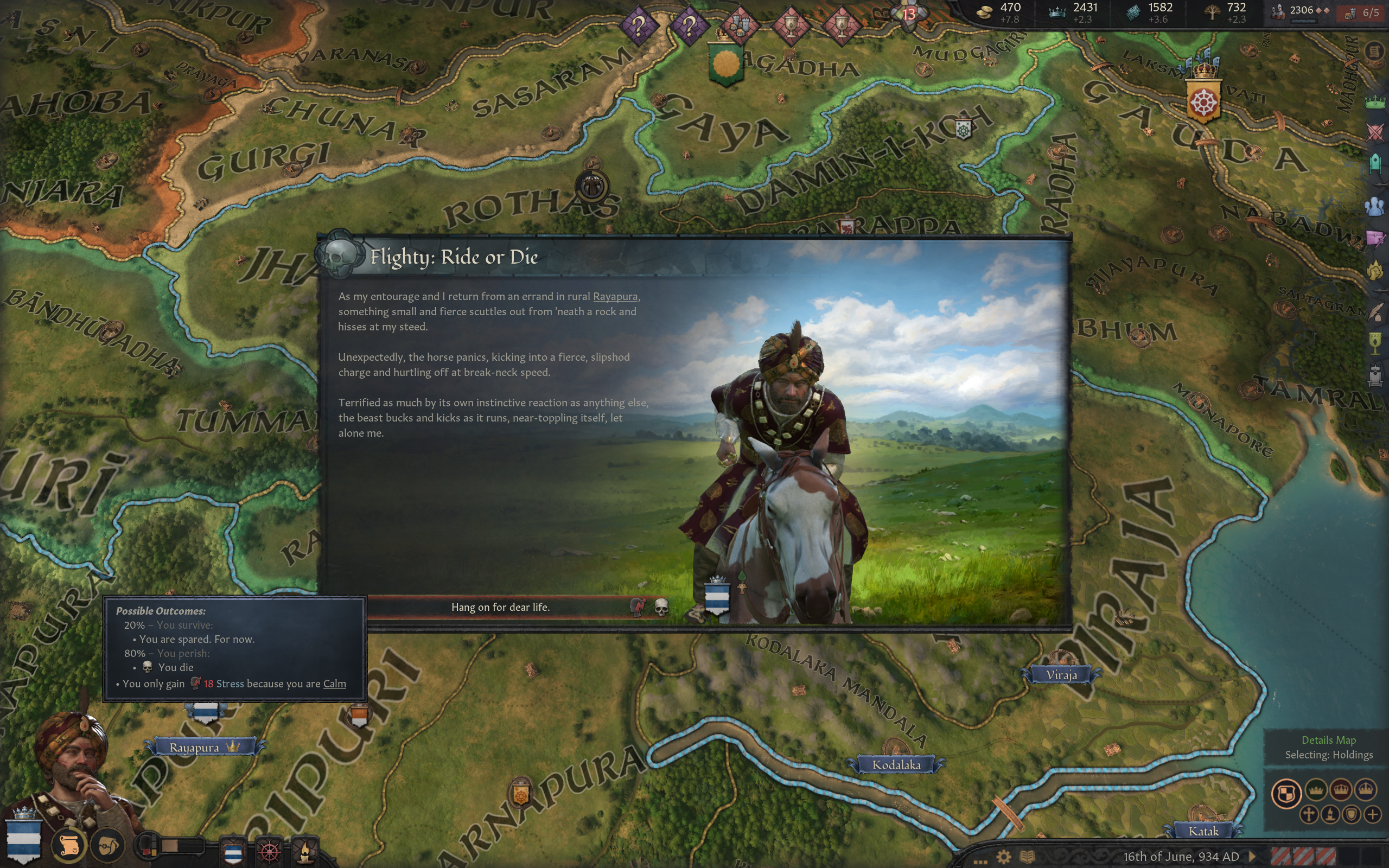The width and height of the screenshot is (1389, 868).
Task: Click the blue-white shield button on bottom bar
Action: [x=232, y=852]
